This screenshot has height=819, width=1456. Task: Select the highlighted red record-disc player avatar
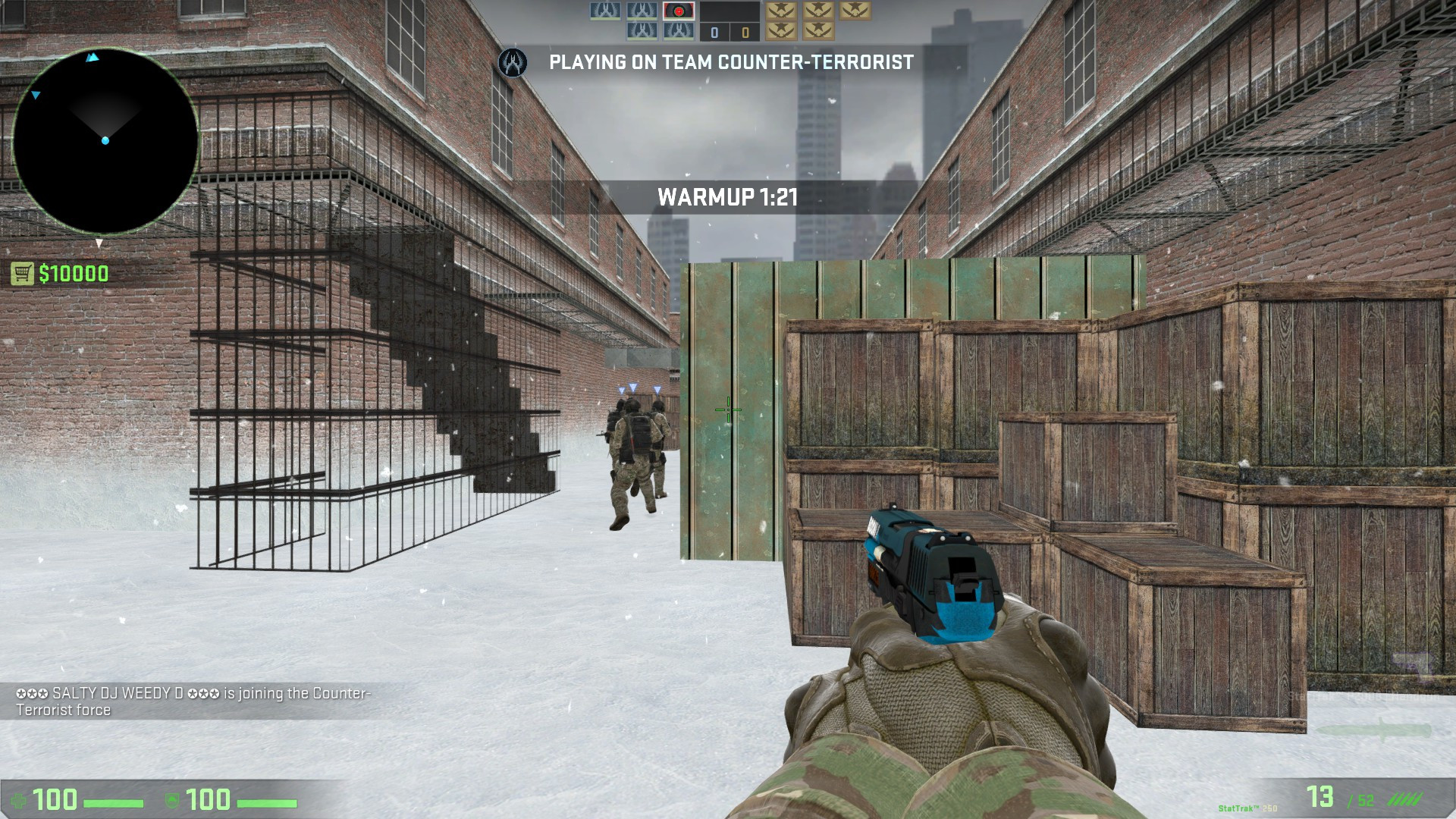pos(679,11)
